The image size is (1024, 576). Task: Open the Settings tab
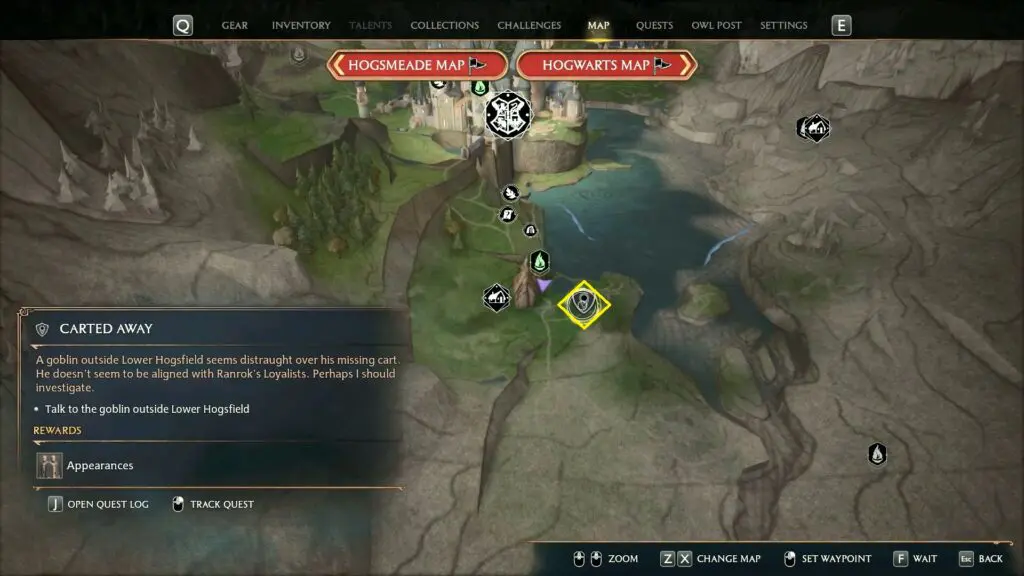tap(784, 25)
